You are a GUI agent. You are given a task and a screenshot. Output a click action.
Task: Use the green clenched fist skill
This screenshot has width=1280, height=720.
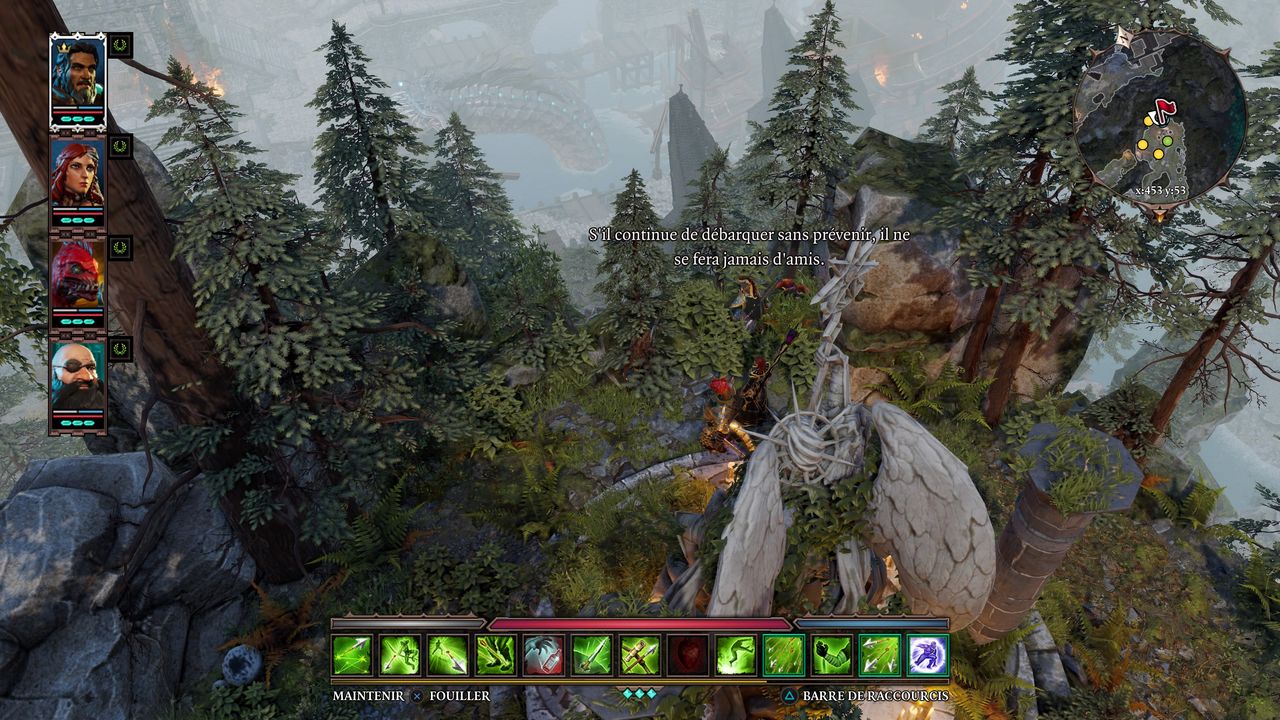pyautogui.click(x=832, y=655)
